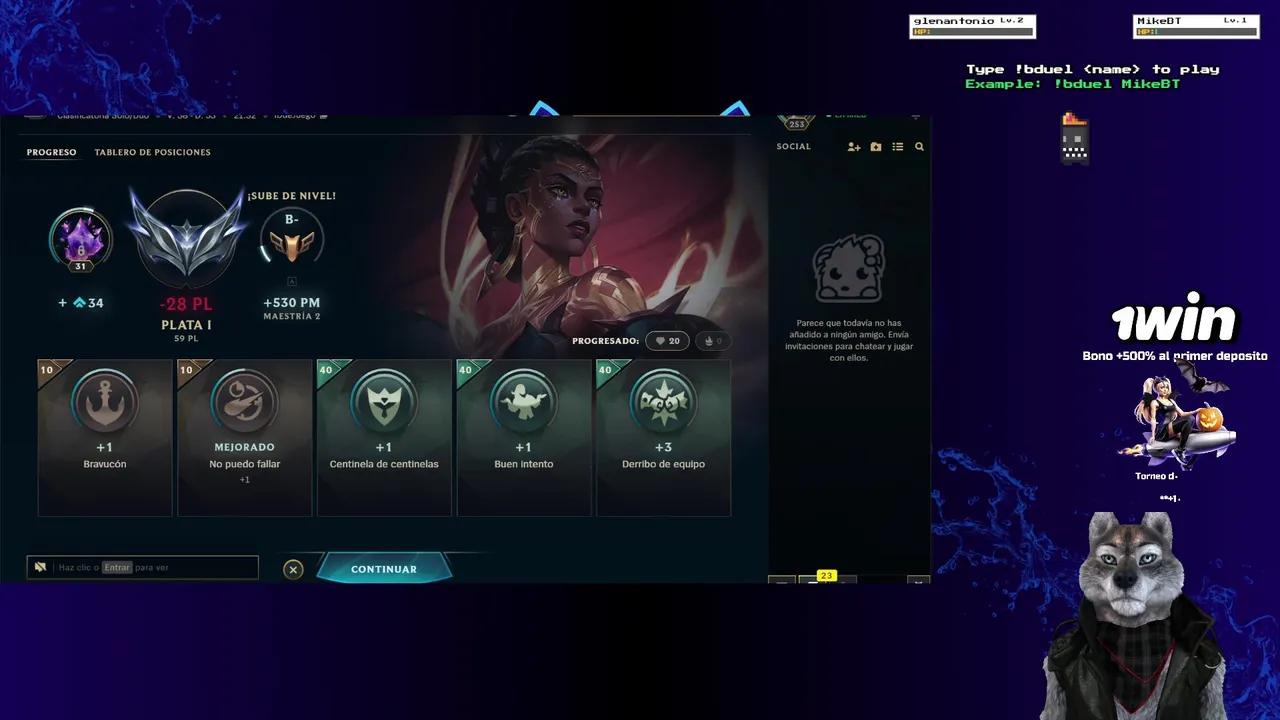1280x720 pixels.
Task: Open the Social search icon
Action: 919,147
